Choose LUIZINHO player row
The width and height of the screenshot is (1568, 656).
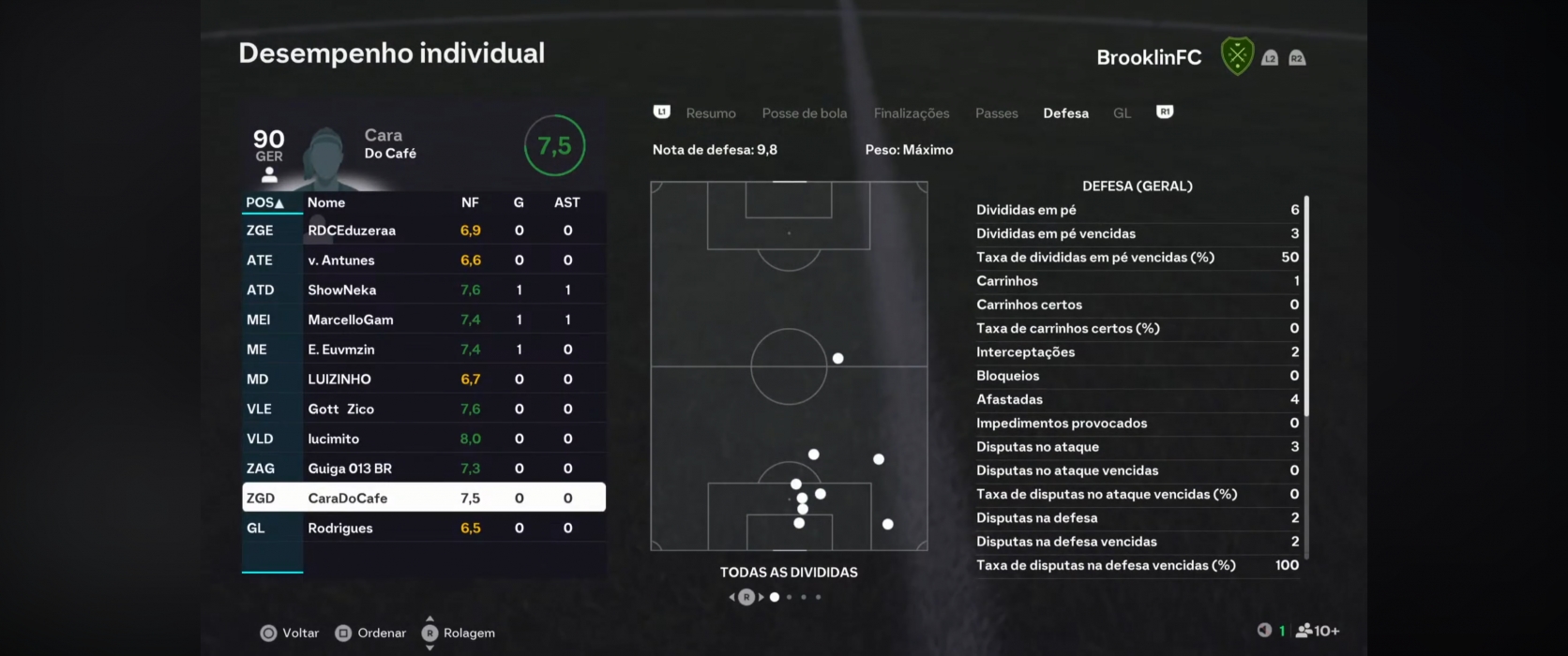(423, 380)
